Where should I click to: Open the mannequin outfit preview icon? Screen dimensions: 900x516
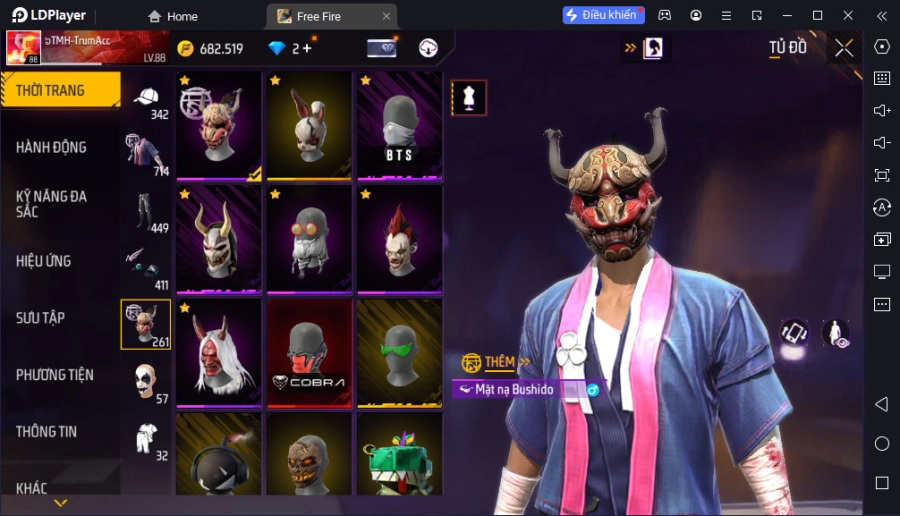(469, 97)
